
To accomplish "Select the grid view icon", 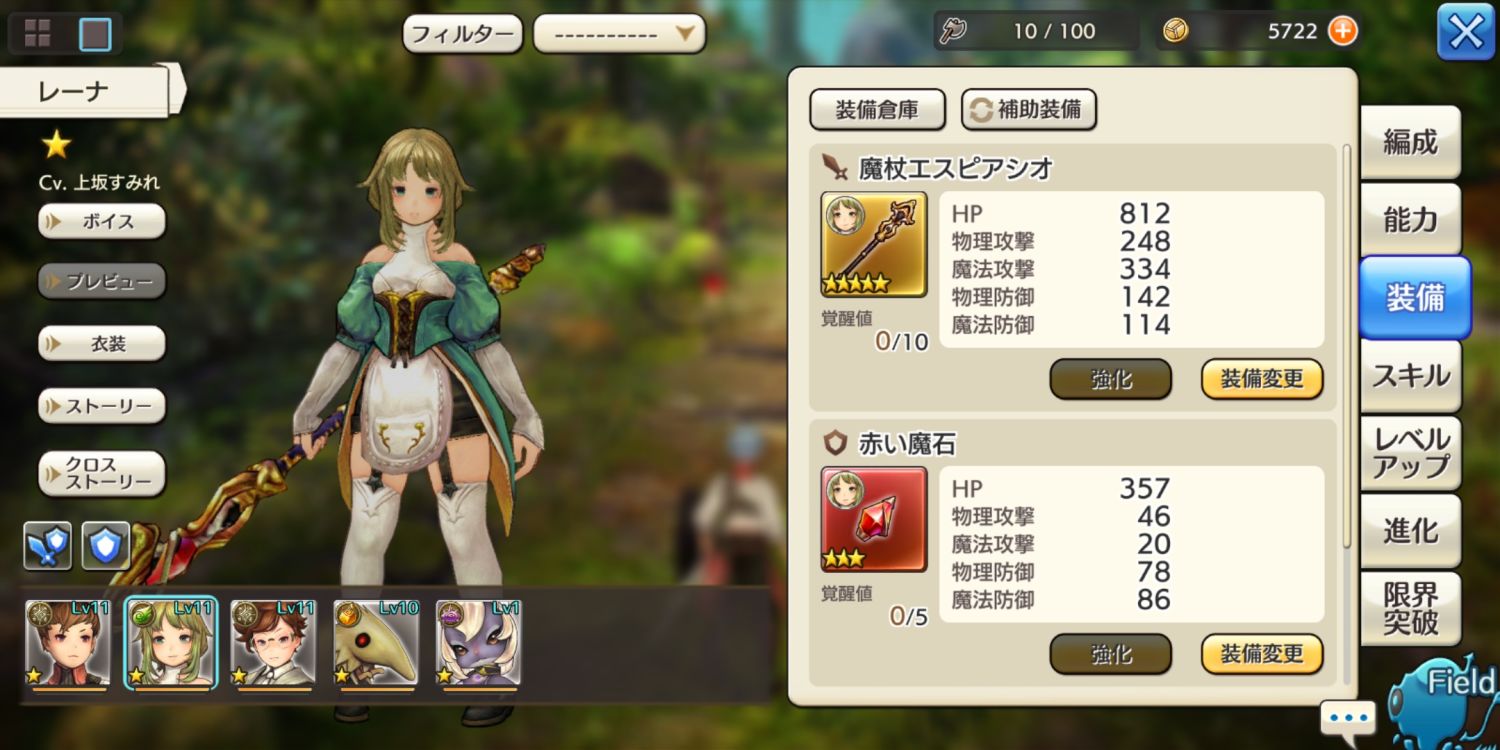I will [38, 33].
